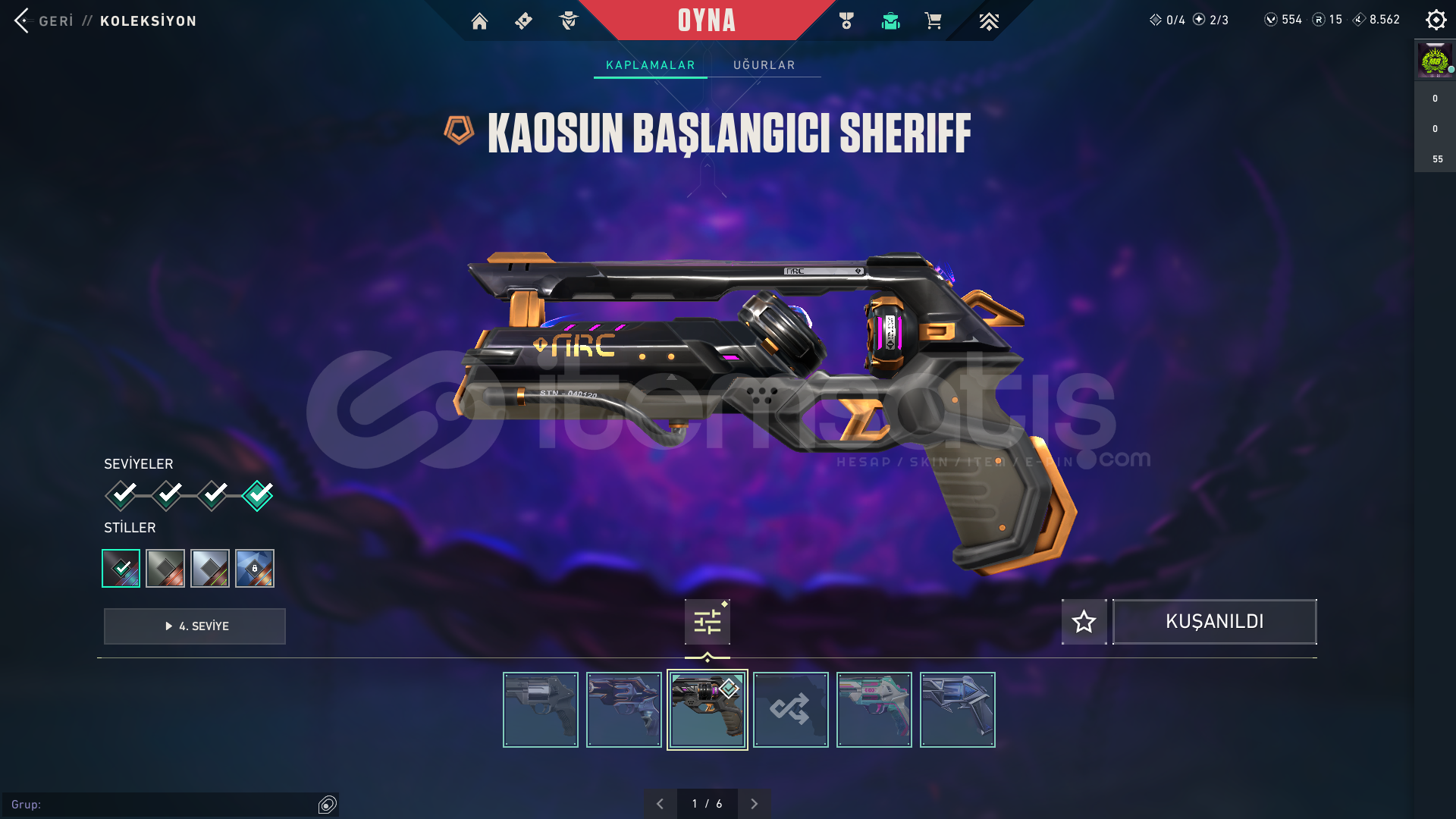Screen dimensions: 1456x819
Task: Open the Agents icon in the top bar
Action: (569, 21)
